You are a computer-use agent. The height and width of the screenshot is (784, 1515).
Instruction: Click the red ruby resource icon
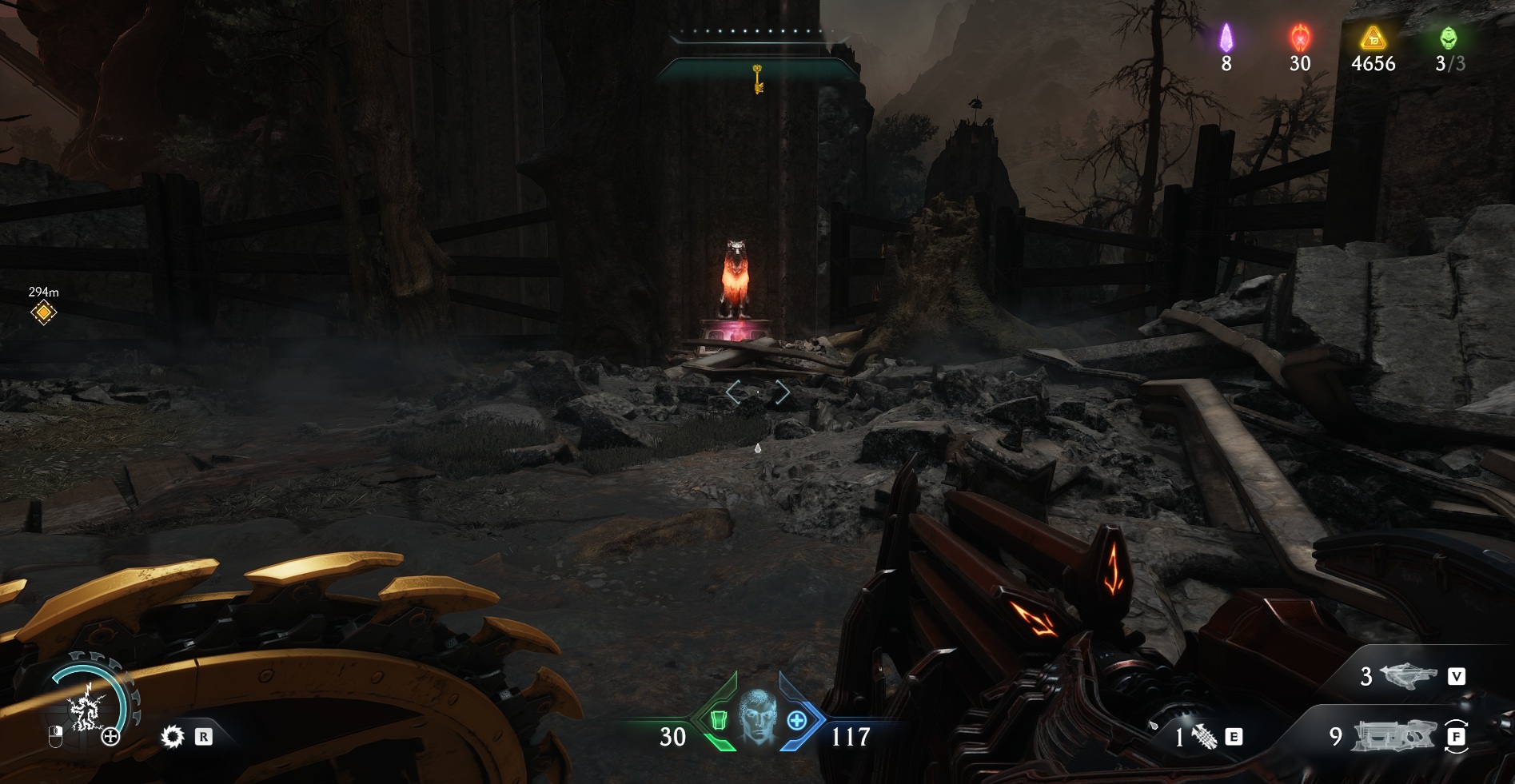(x=1300, y=38)
